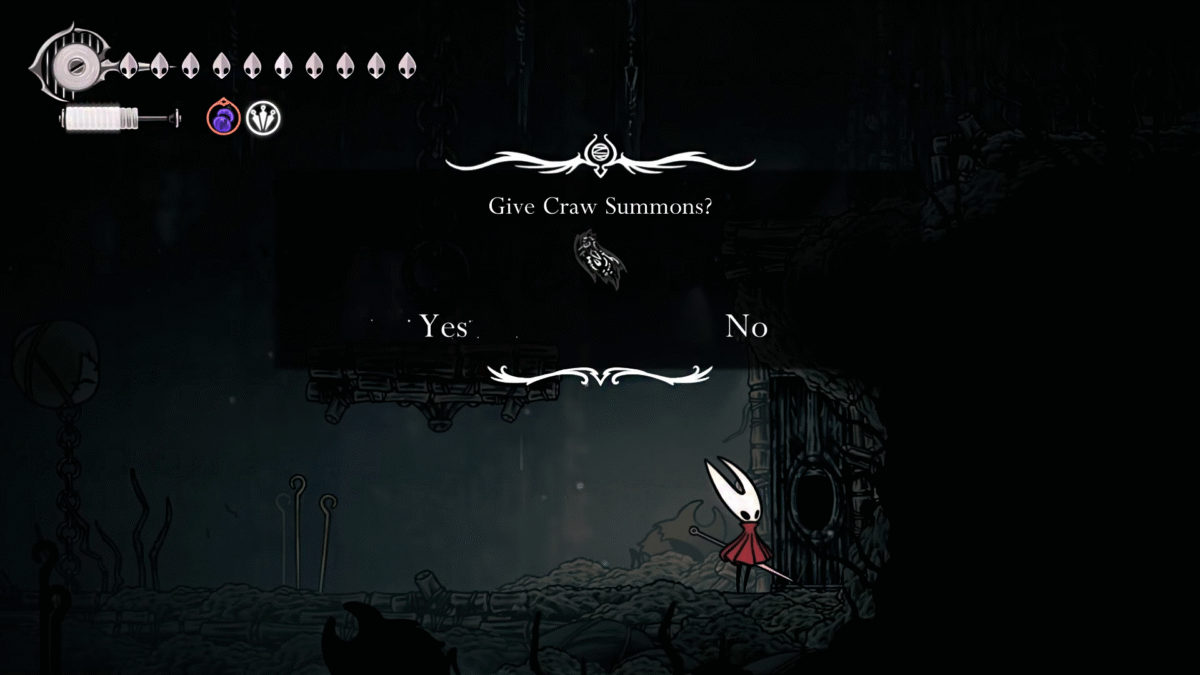
Task: Select the purple tool icon in HUD
Action: pyautogui.click(x=223, y=119)
